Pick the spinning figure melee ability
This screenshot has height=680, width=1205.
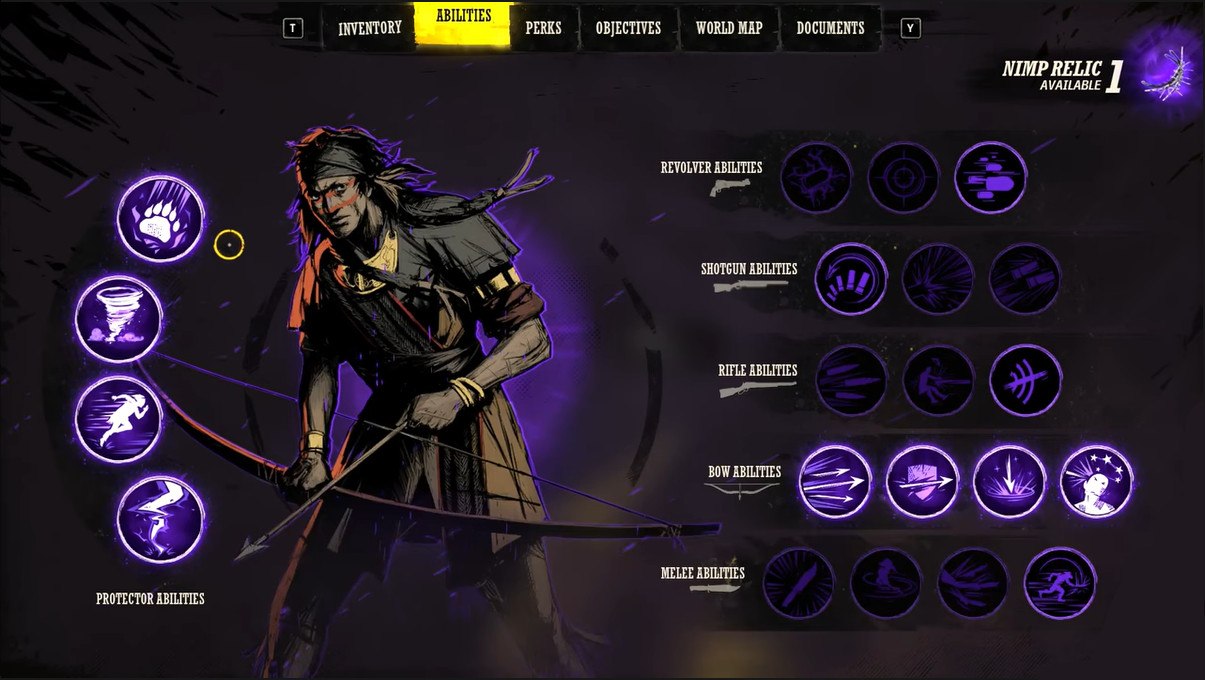(x=886, y=583)
